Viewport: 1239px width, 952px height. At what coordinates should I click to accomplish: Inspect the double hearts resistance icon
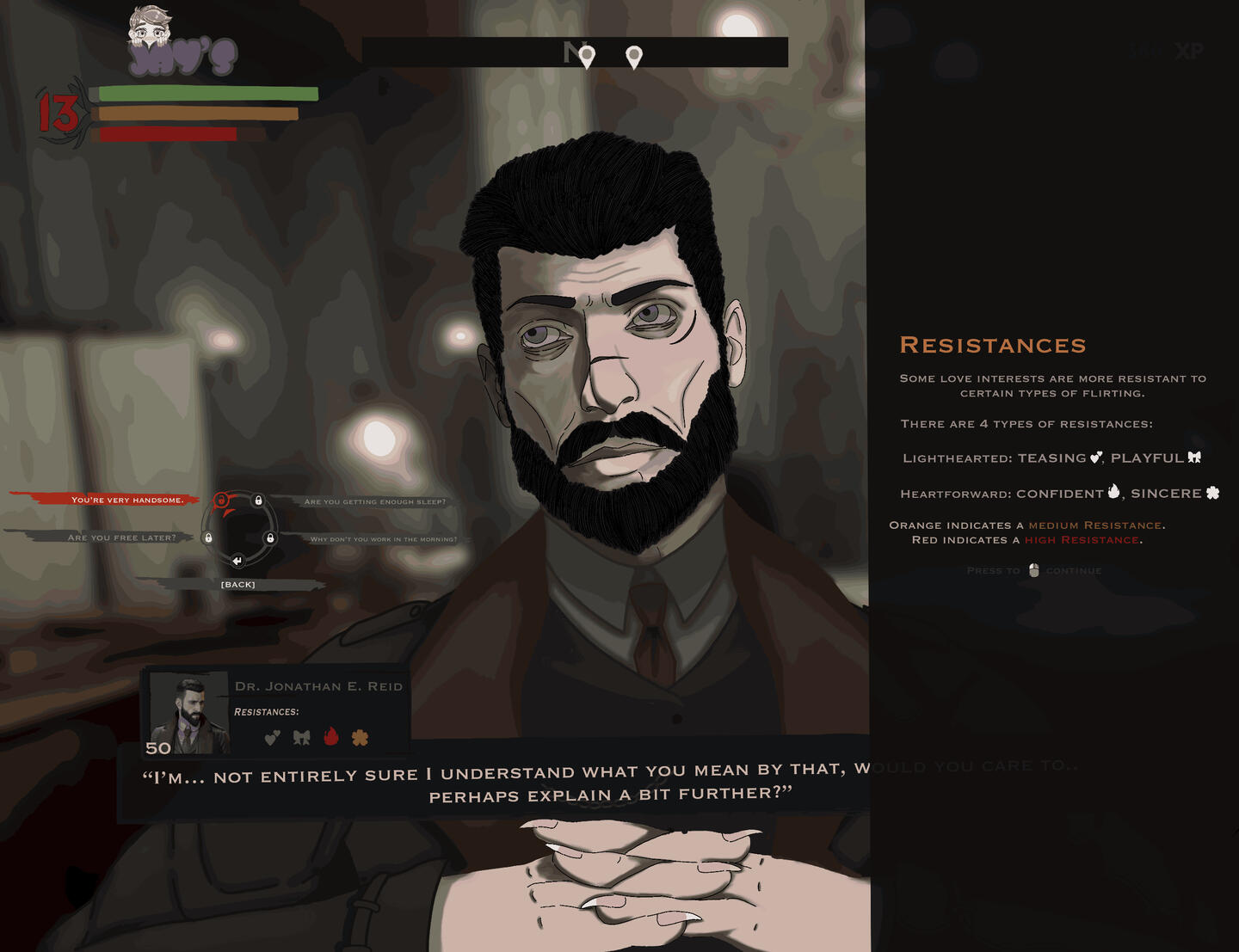pyautogui.click(x=272, y=737)
